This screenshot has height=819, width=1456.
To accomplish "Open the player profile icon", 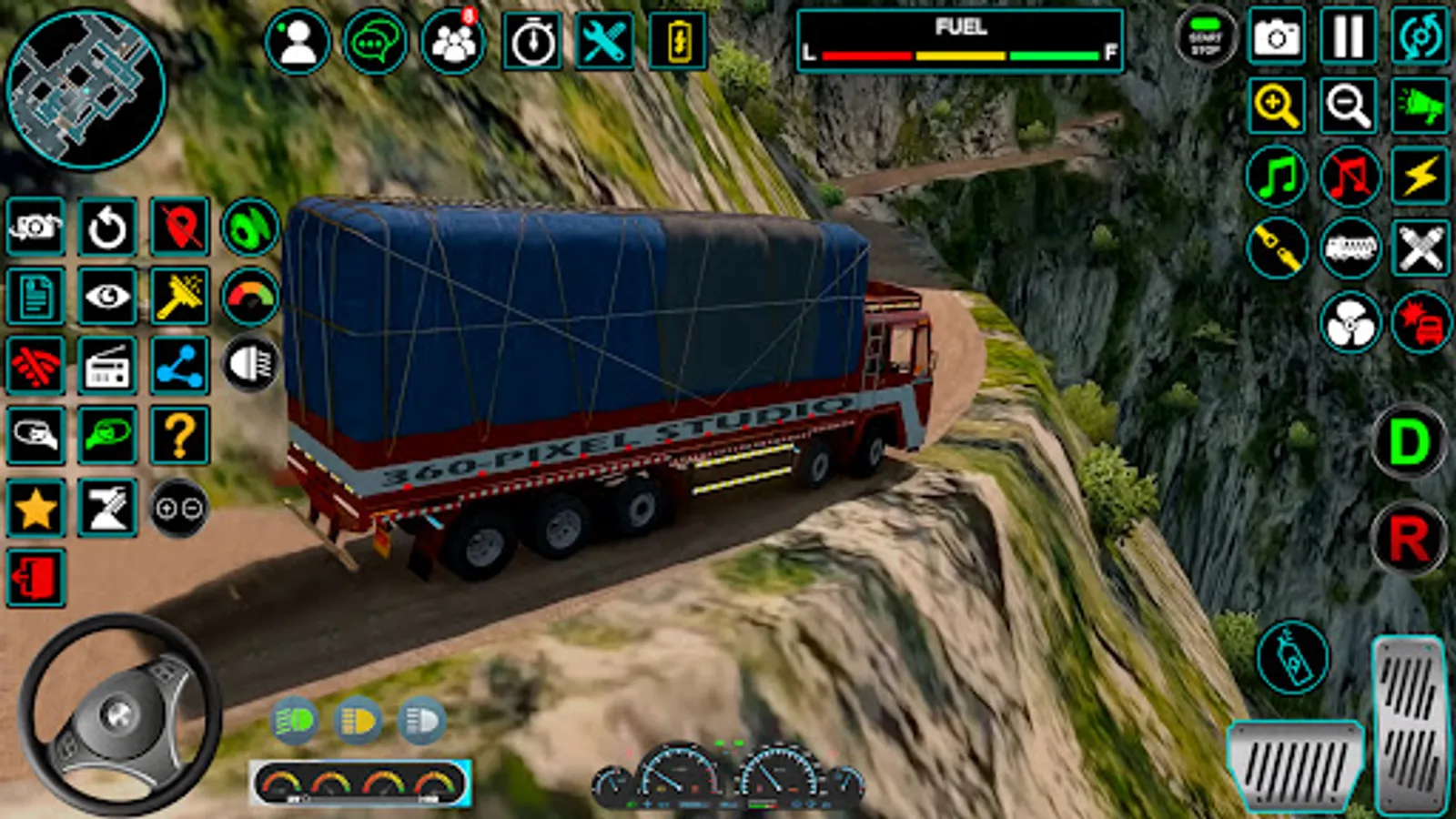I will (297, 41).
